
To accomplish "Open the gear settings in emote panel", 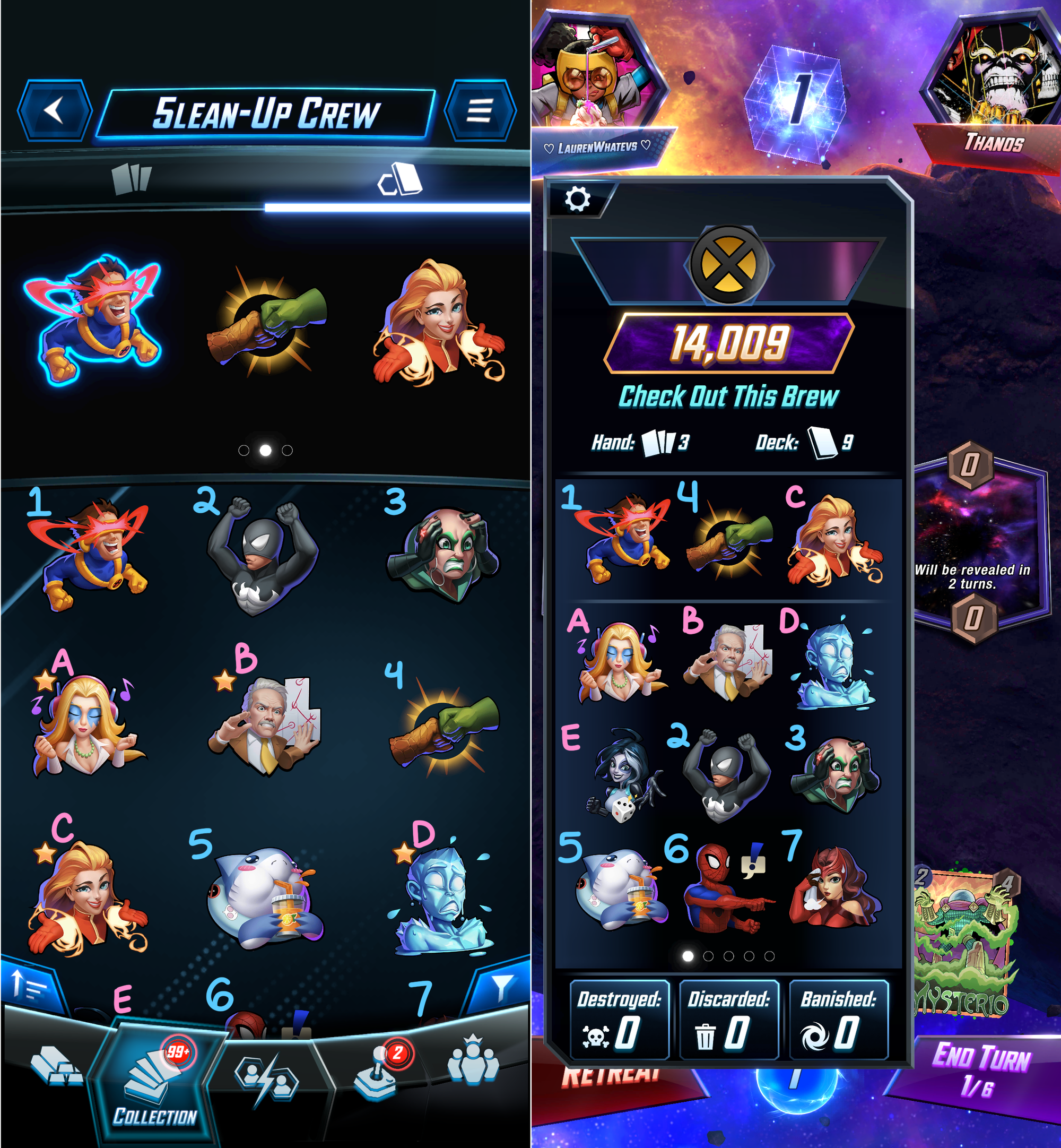I will (x=578, y=199).
